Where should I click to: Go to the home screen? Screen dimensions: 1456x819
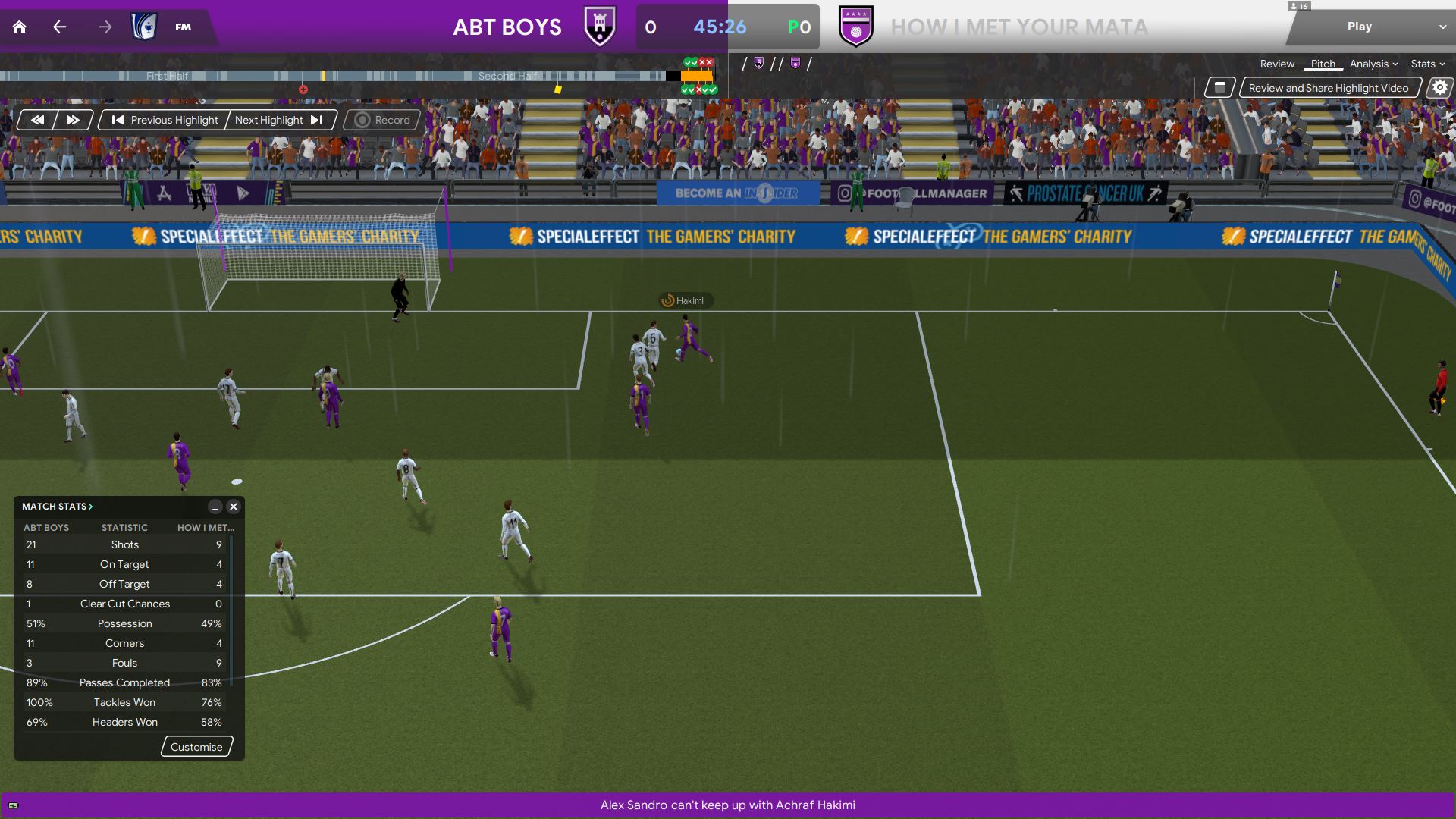pyautogui.click(x=20, y=27)
